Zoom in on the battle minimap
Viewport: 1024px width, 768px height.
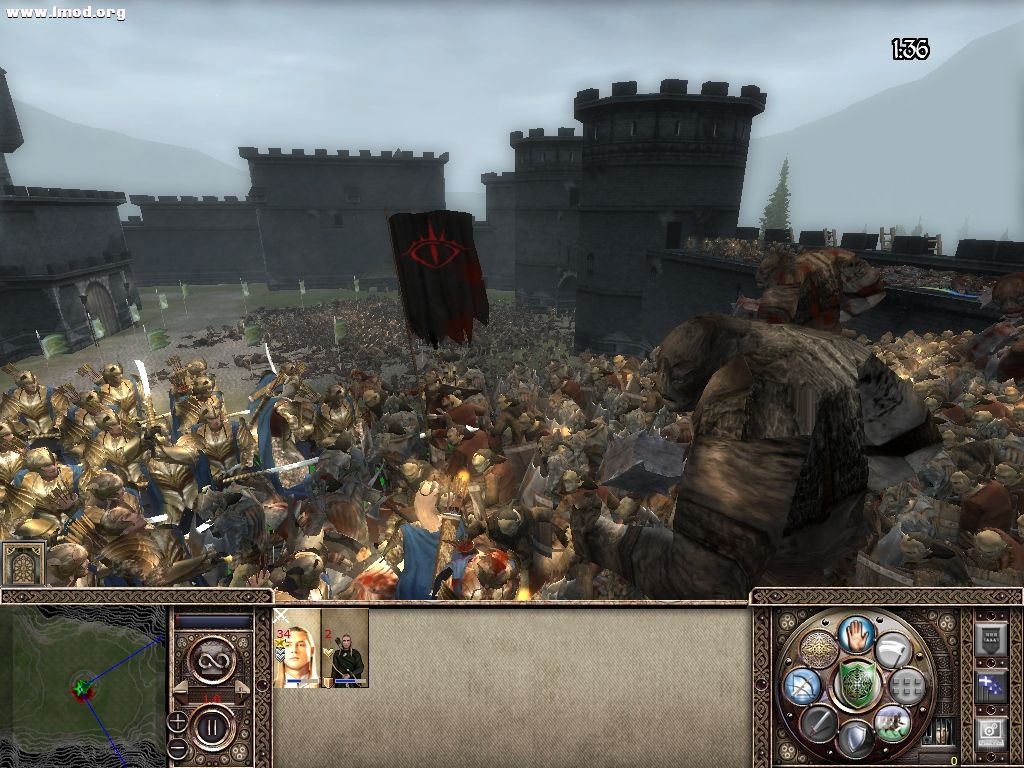pyautogui.click(x=176, y=719)
